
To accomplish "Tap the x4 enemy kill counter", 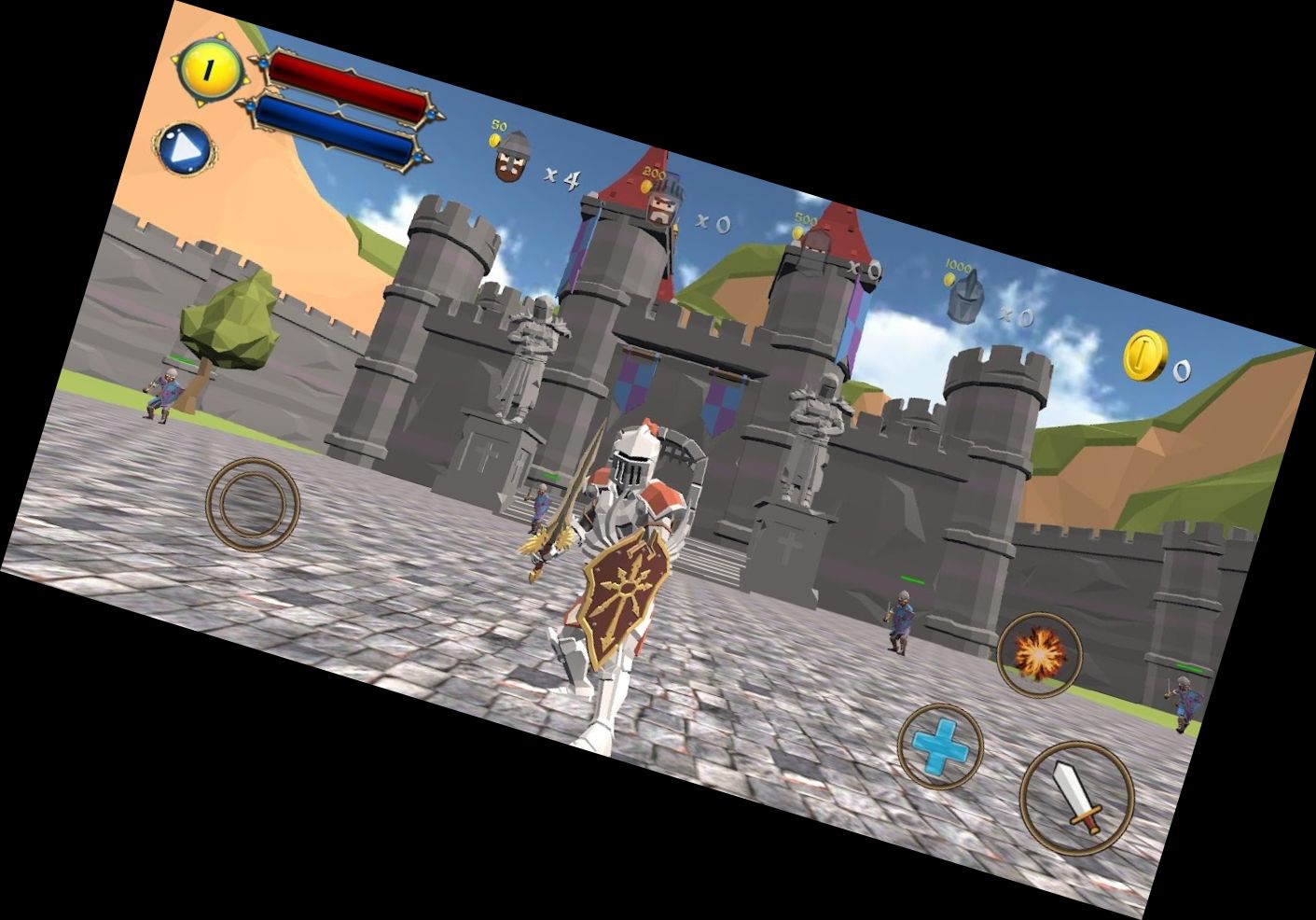I will click(x=560, y=176).
